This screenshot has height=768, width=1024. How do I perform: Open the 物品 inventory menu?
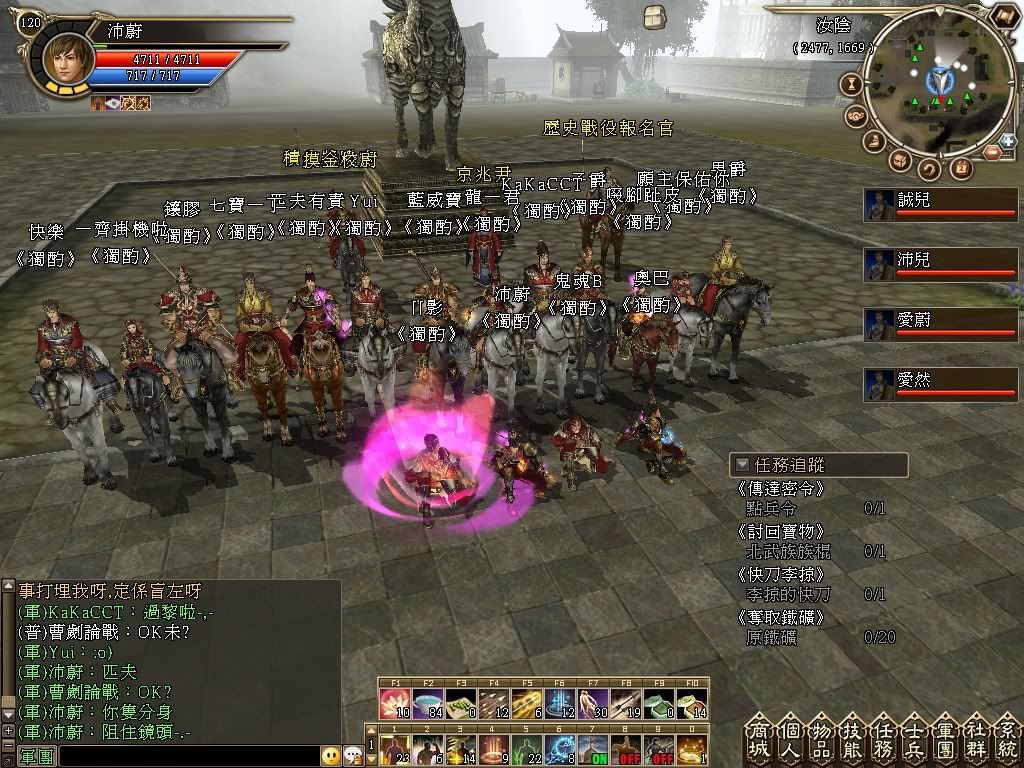823,739
